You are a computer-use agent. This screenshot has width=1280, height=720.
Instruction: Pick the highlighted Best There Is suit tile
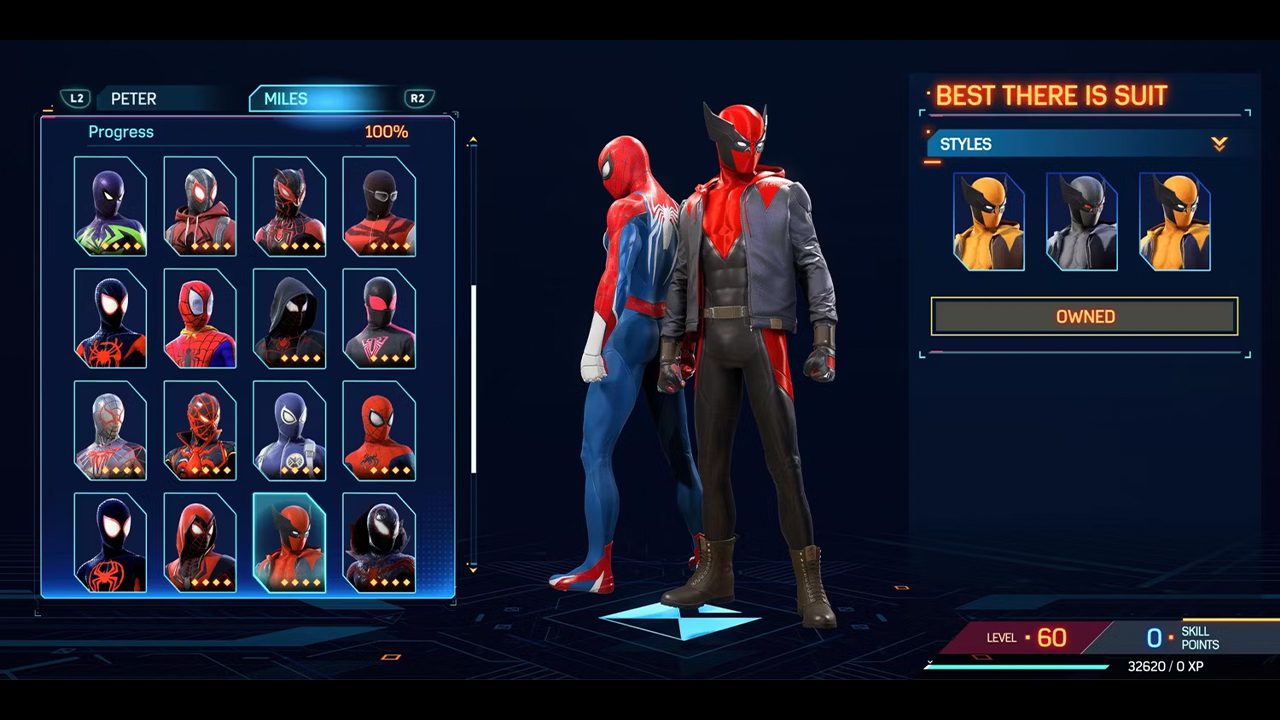(x=289, y=542)
